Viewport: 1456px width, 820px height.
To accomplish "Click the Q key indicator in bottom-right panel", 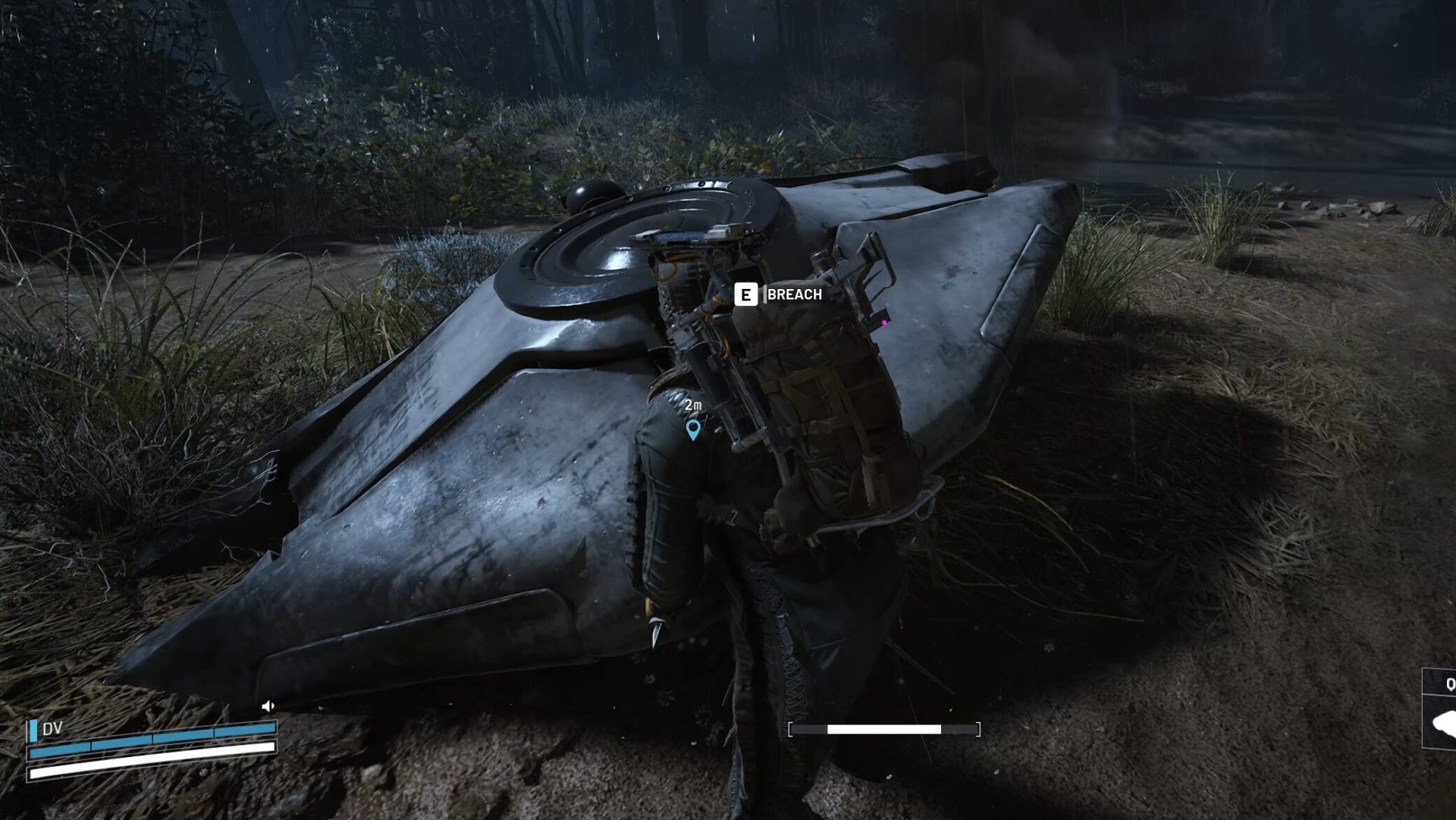I will click(1450, 683).
